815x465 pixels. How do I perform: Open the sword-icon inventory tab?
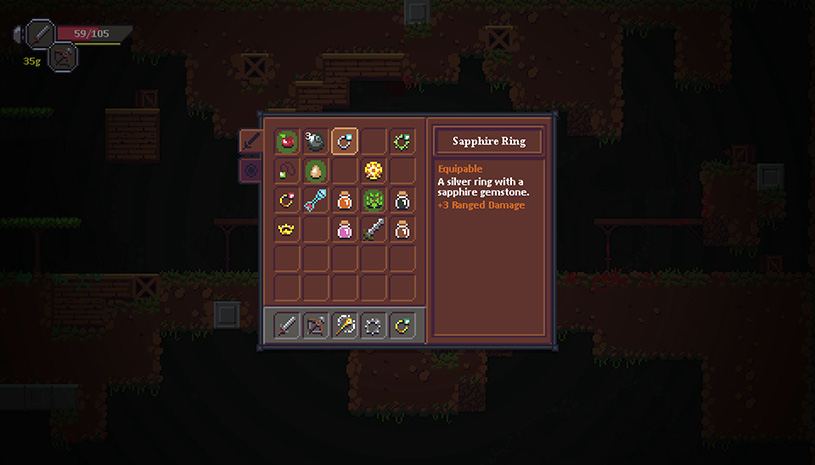click(249, 141)
